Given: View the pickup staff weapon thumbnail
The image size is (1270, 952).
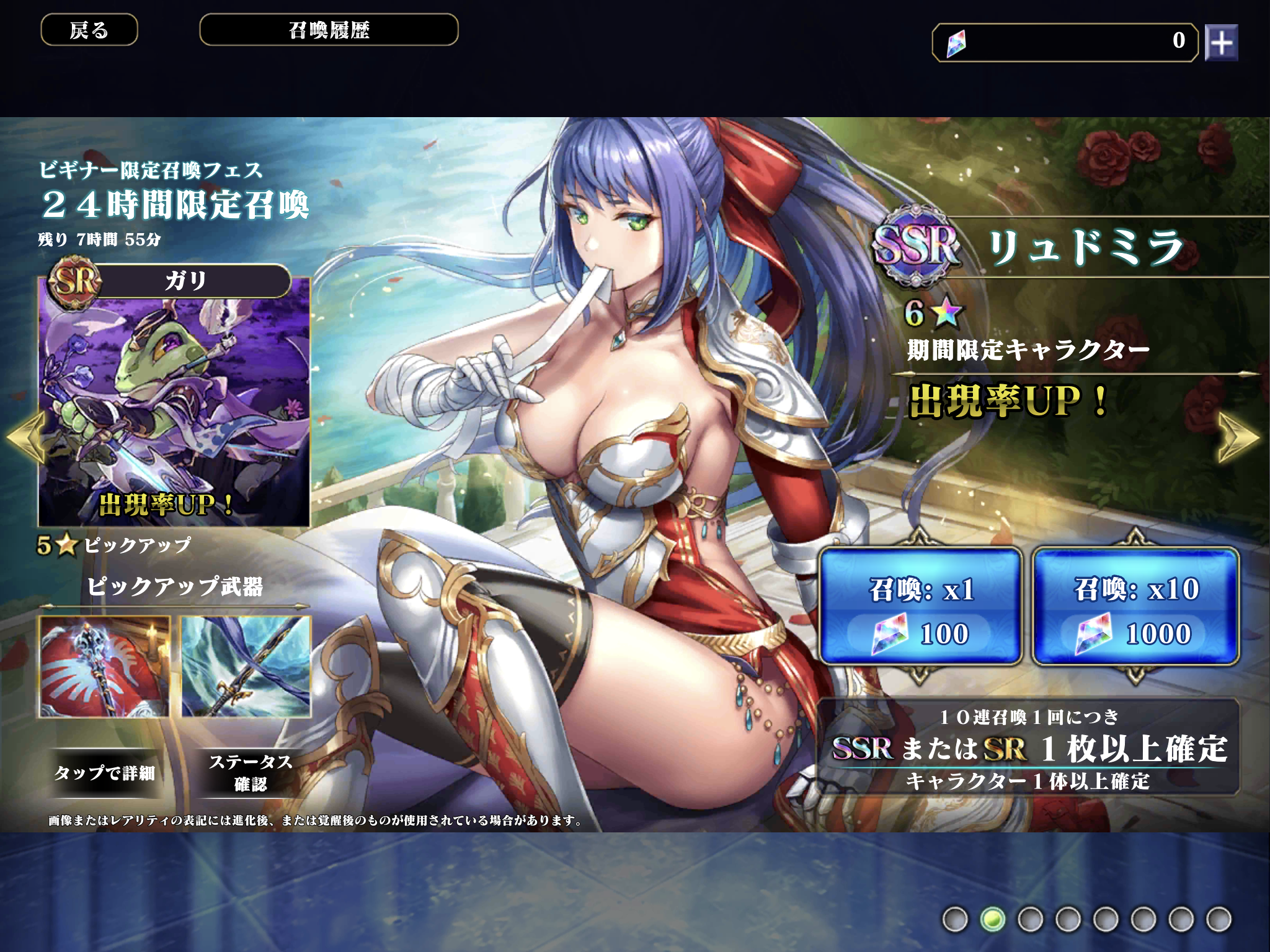Looking at the screenshot, I should pyautogui.click(x=104, y=667).
